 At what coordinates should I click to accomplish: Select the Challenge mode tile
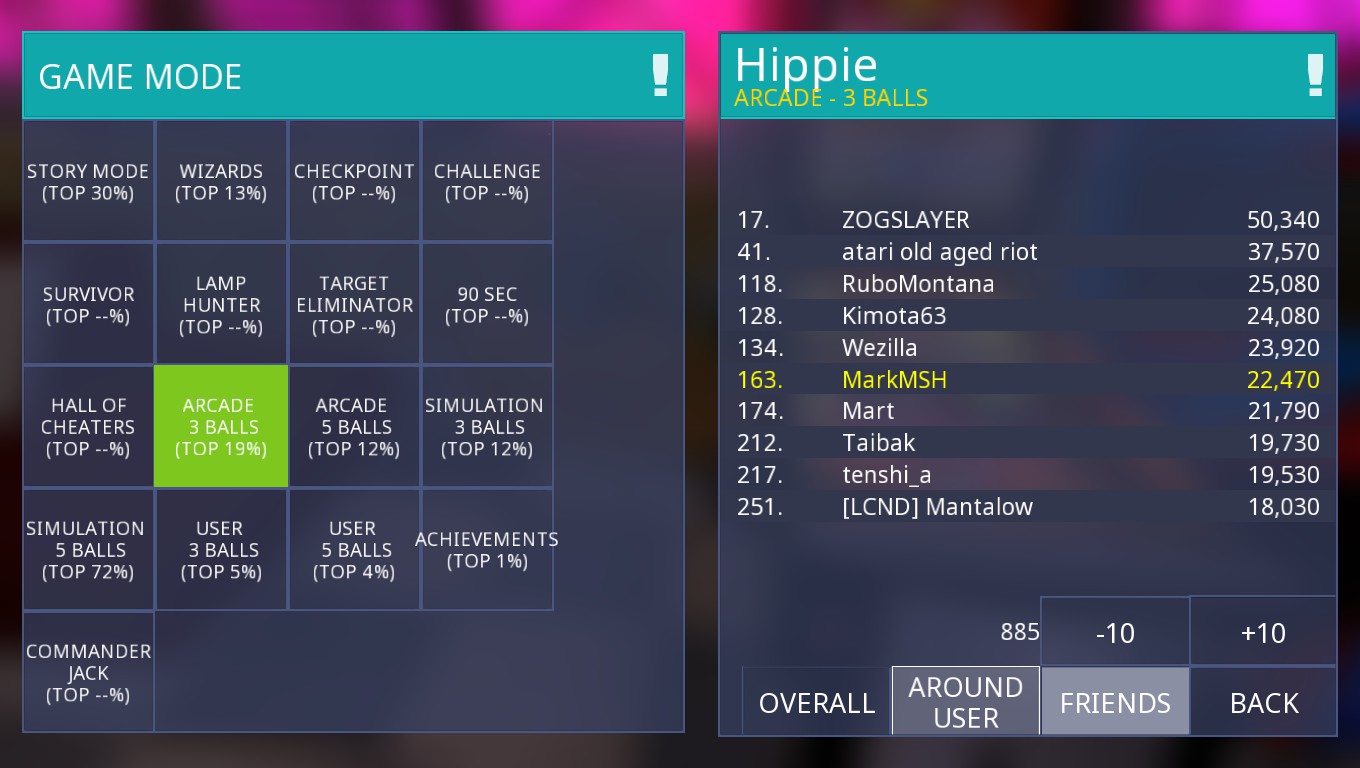[x=487, y=182]
